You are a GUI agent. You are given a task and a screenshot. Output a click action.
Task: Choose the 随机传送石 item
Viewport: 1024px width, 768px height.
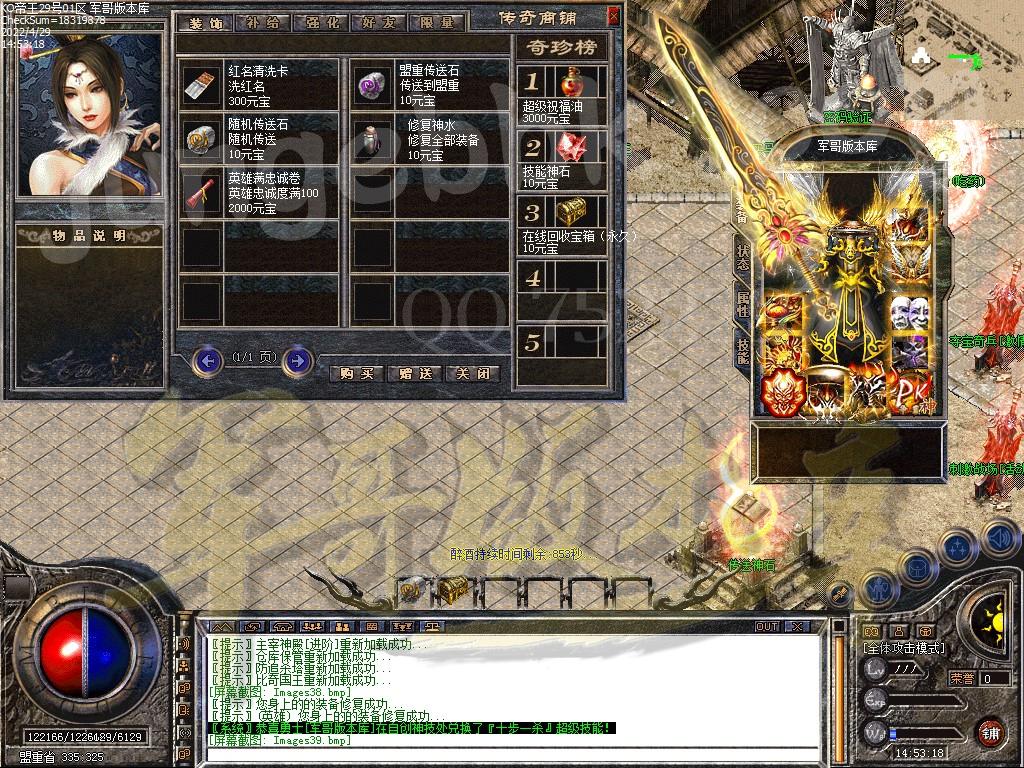point(202,139)
